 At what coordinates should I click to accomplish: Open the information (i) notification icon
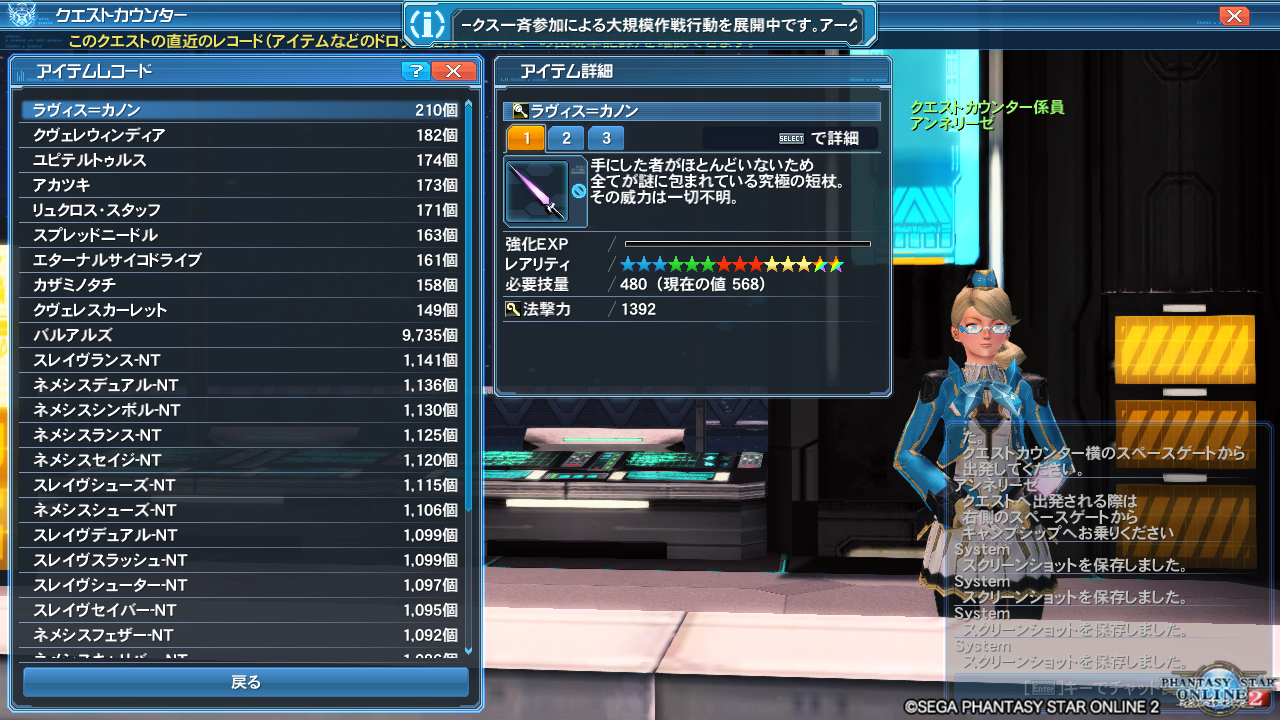(x=428, y=23)
